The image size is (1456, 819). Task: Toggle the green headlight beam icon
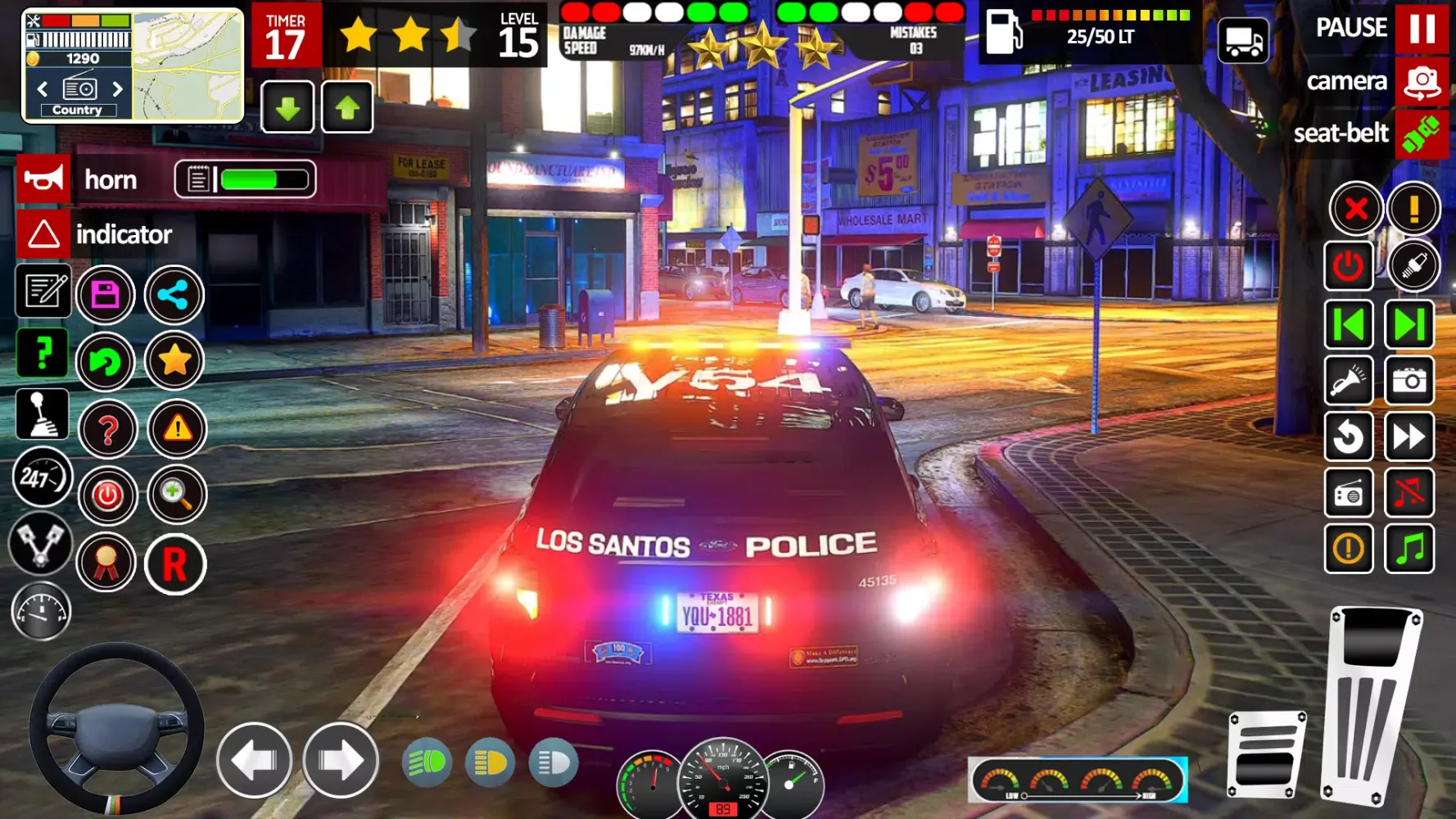click(427, 763)
